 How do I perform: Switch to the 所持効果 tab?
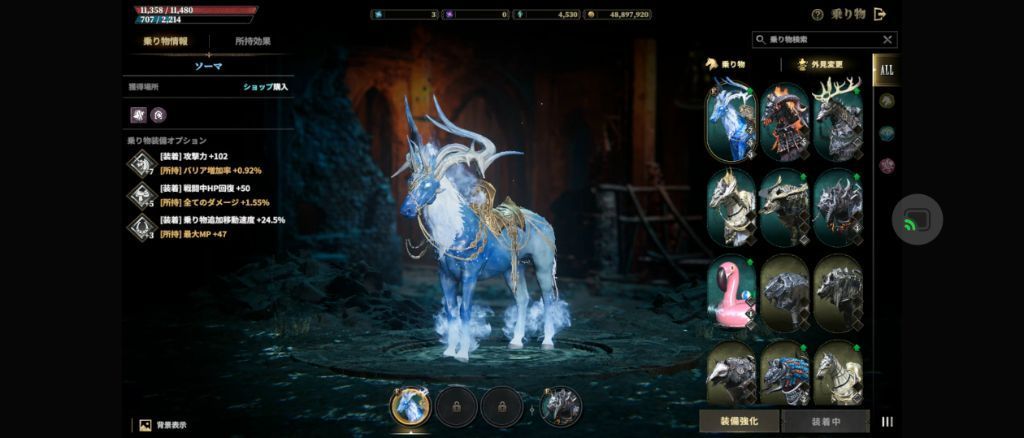252,41
